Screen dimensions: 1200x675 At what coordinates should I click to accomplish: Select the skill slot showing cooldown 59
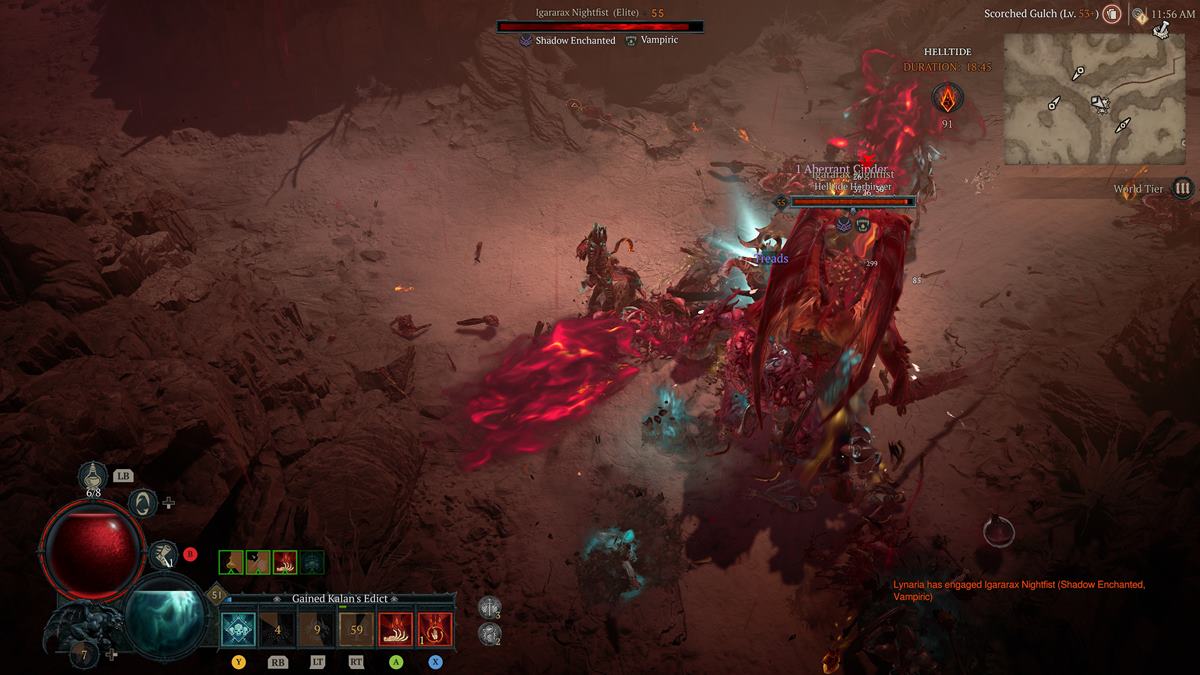(x=356, y=629)
